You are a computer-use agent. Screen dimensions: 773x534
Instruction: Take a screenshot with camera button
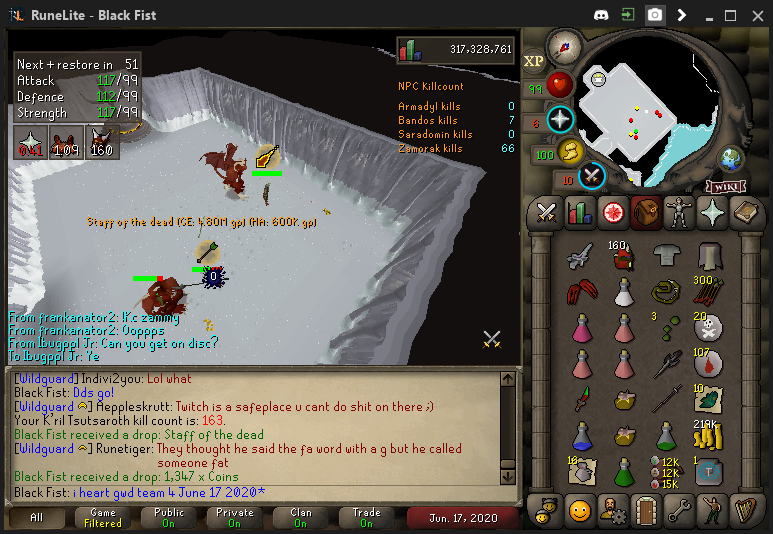point(655,15)
